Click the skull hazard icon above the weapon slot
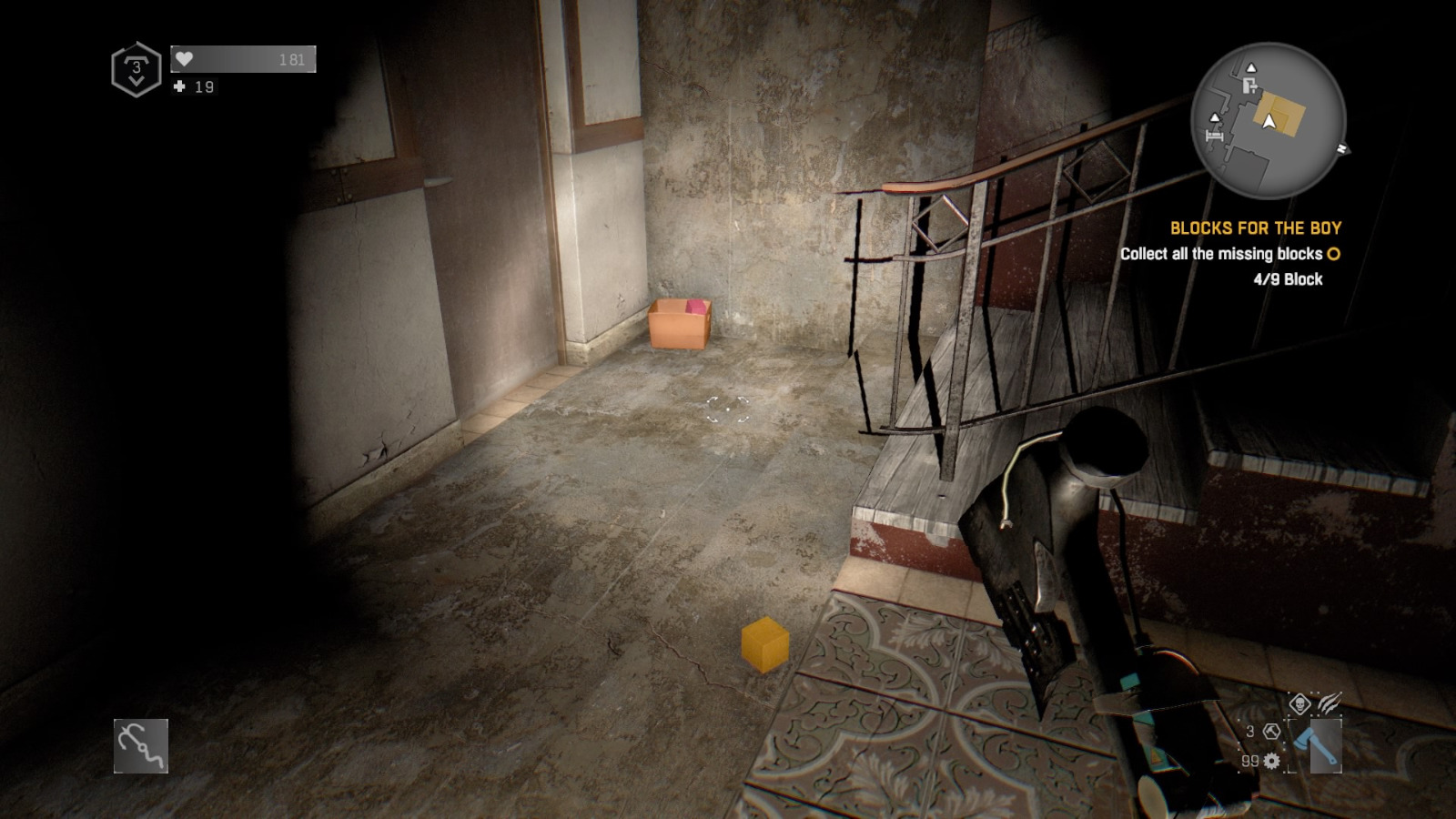The width and height of the screenshot is (1456, 819). 1299,703
